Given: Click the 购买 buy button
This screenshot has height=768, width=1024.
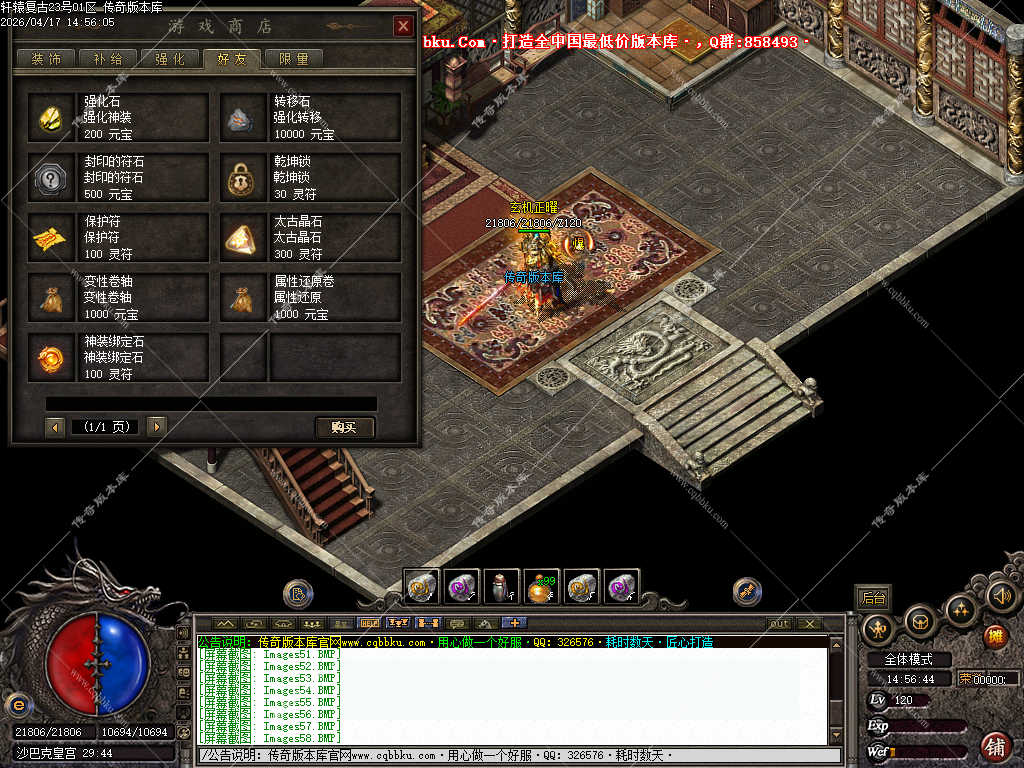Looking at the screenshot, I should pyautogui.click(x=344, y=427).
